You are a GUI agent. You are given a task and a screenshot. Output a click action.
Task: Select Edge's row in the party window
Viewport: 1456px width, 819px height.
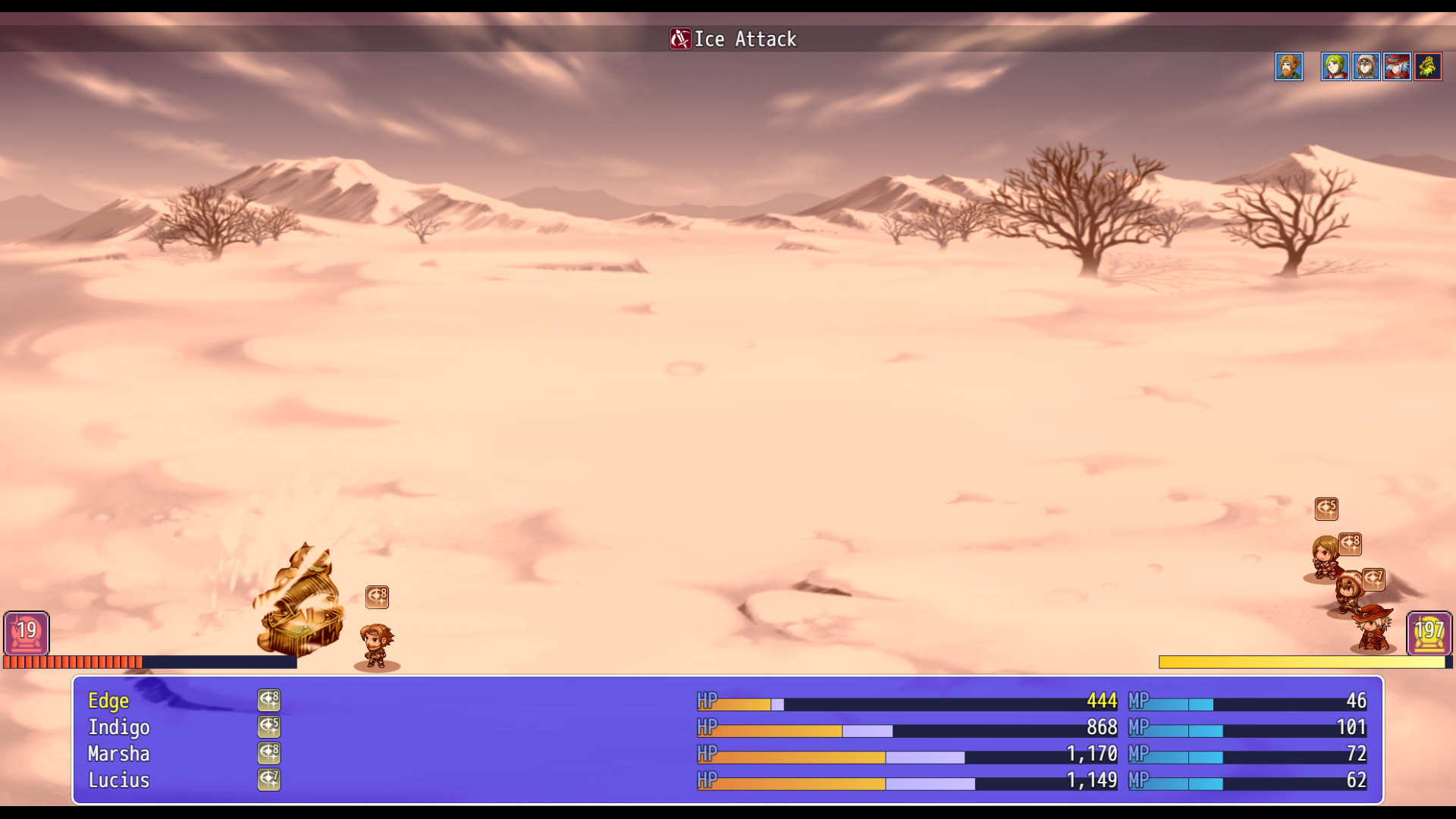pyautogui.click(x=108, y=701)
